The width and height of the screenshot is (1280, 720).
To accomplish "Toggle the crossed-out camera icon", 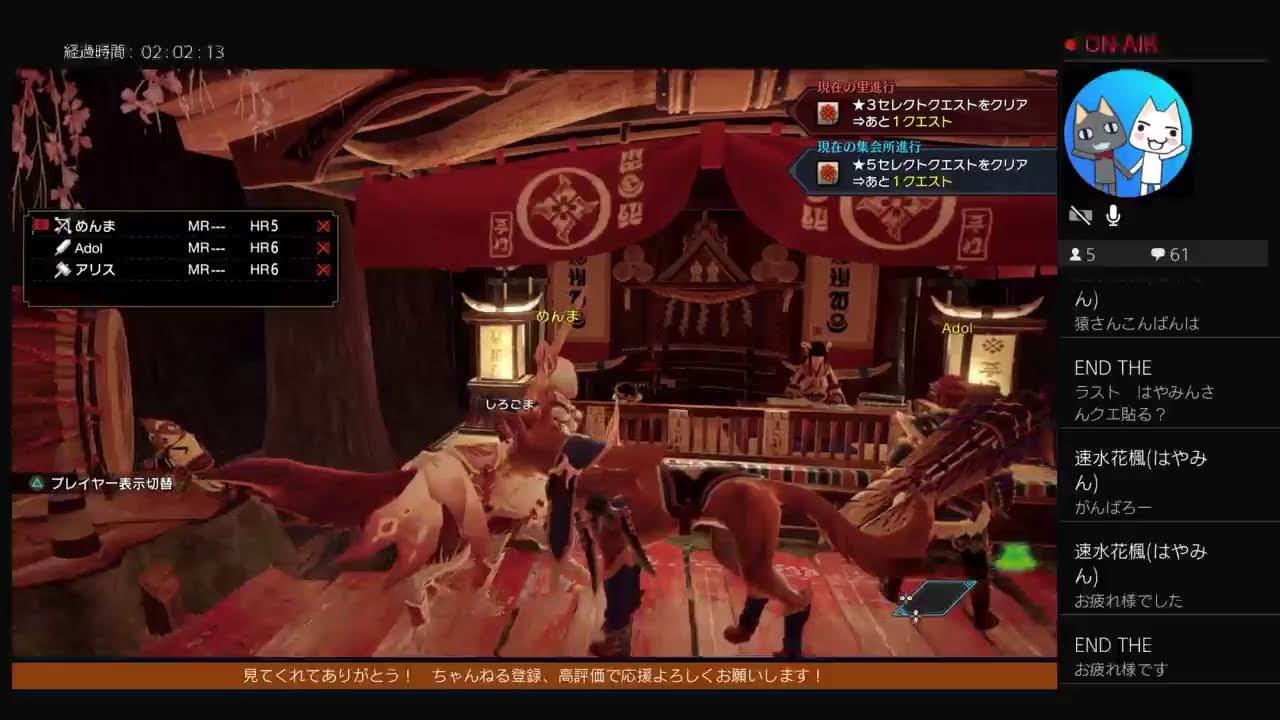I will [1080, 215].
